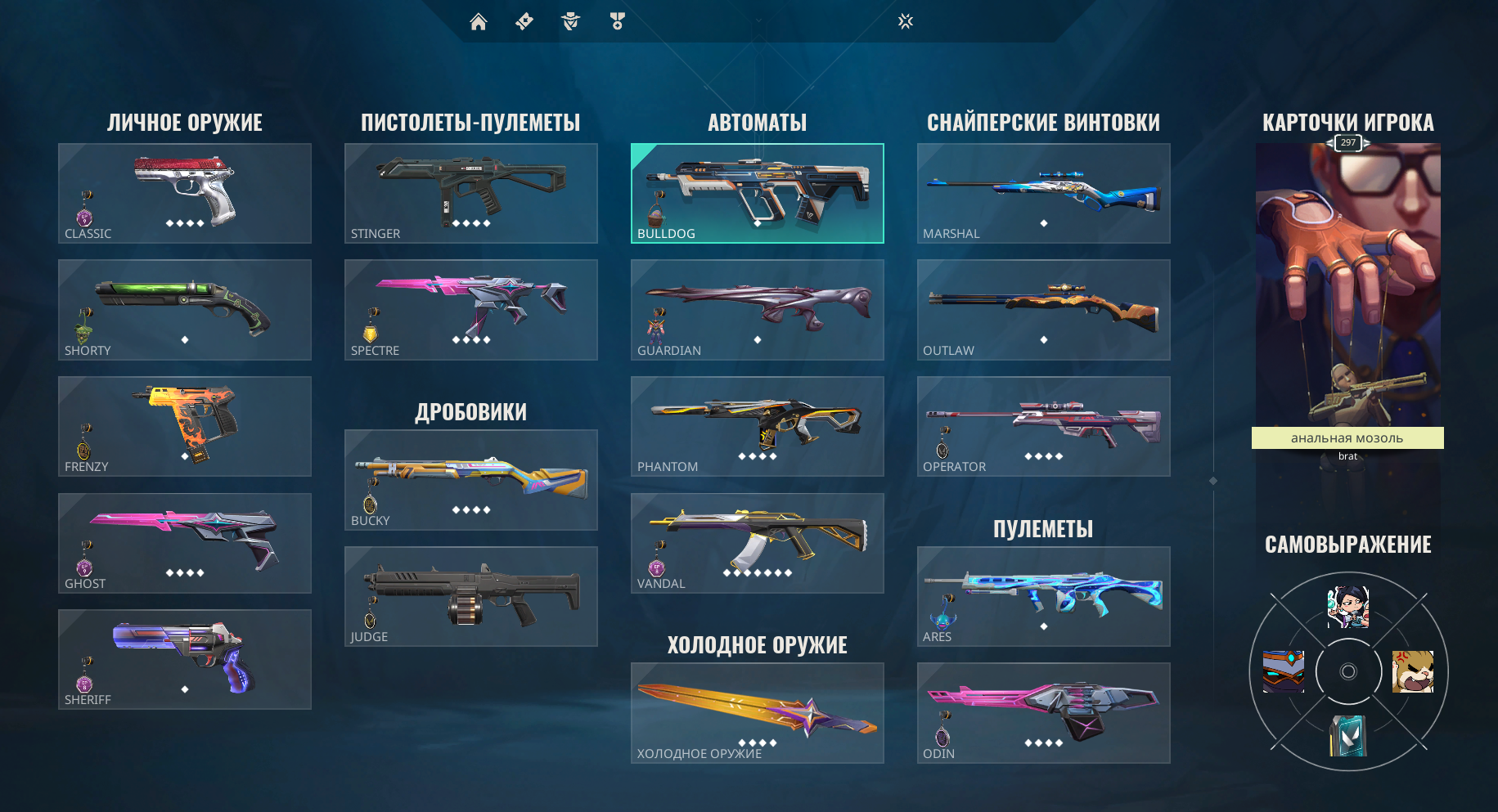Click the highlighted Bulldog rifle tile

point(757,193)
